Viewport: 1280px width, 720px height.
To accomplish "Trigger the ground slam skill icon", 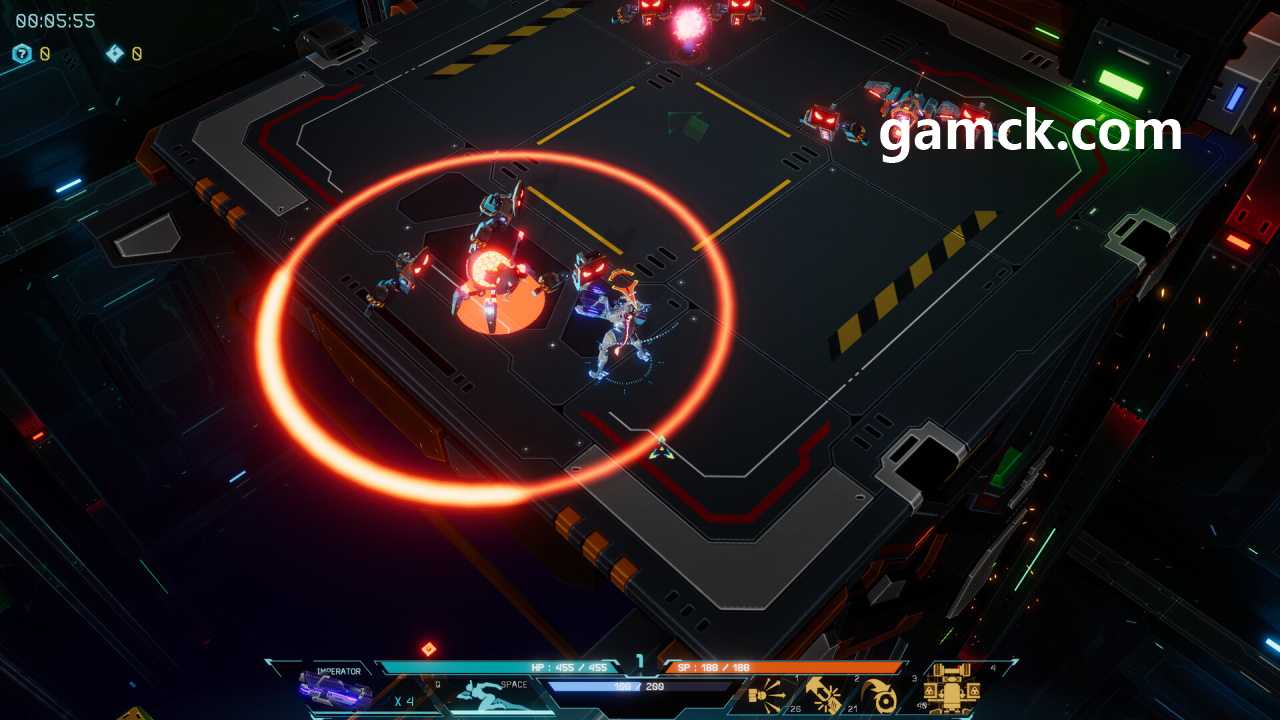I will [x=824, y=693].
